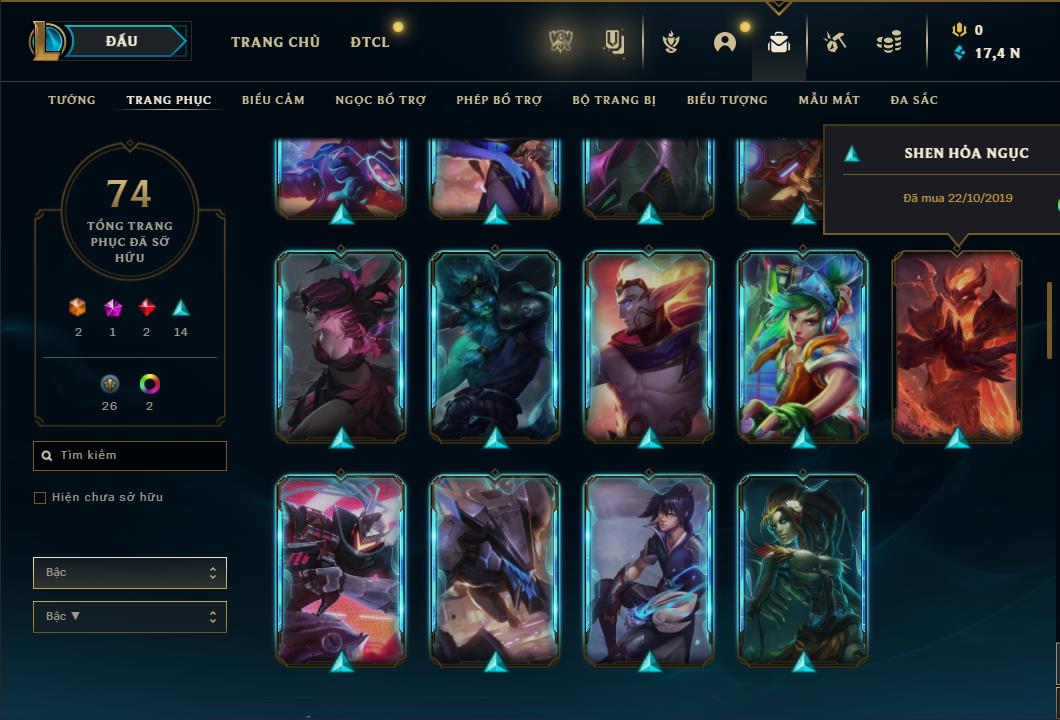Open the NGỌC BỔ TRỢ tab
This screenshot has height=720, width=1060.
pyautogui.click(x=381, y=100)
